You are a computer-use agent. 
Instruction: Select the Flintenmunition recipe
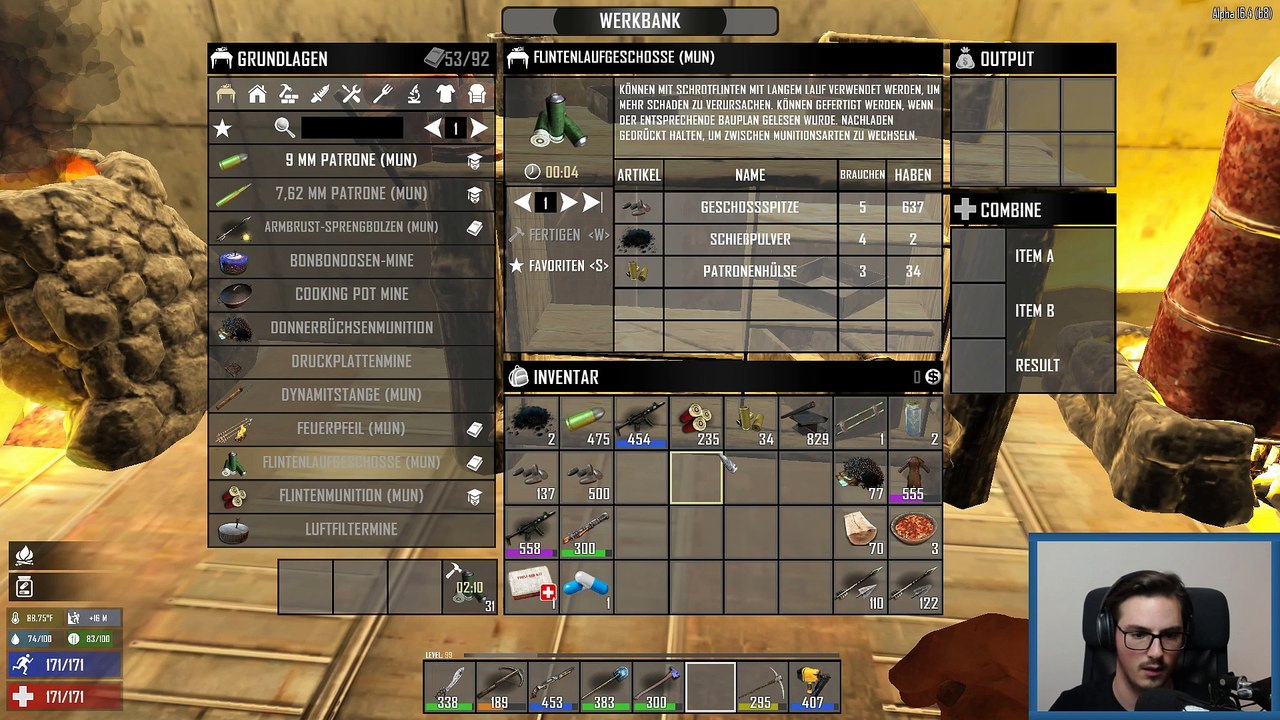351,496
